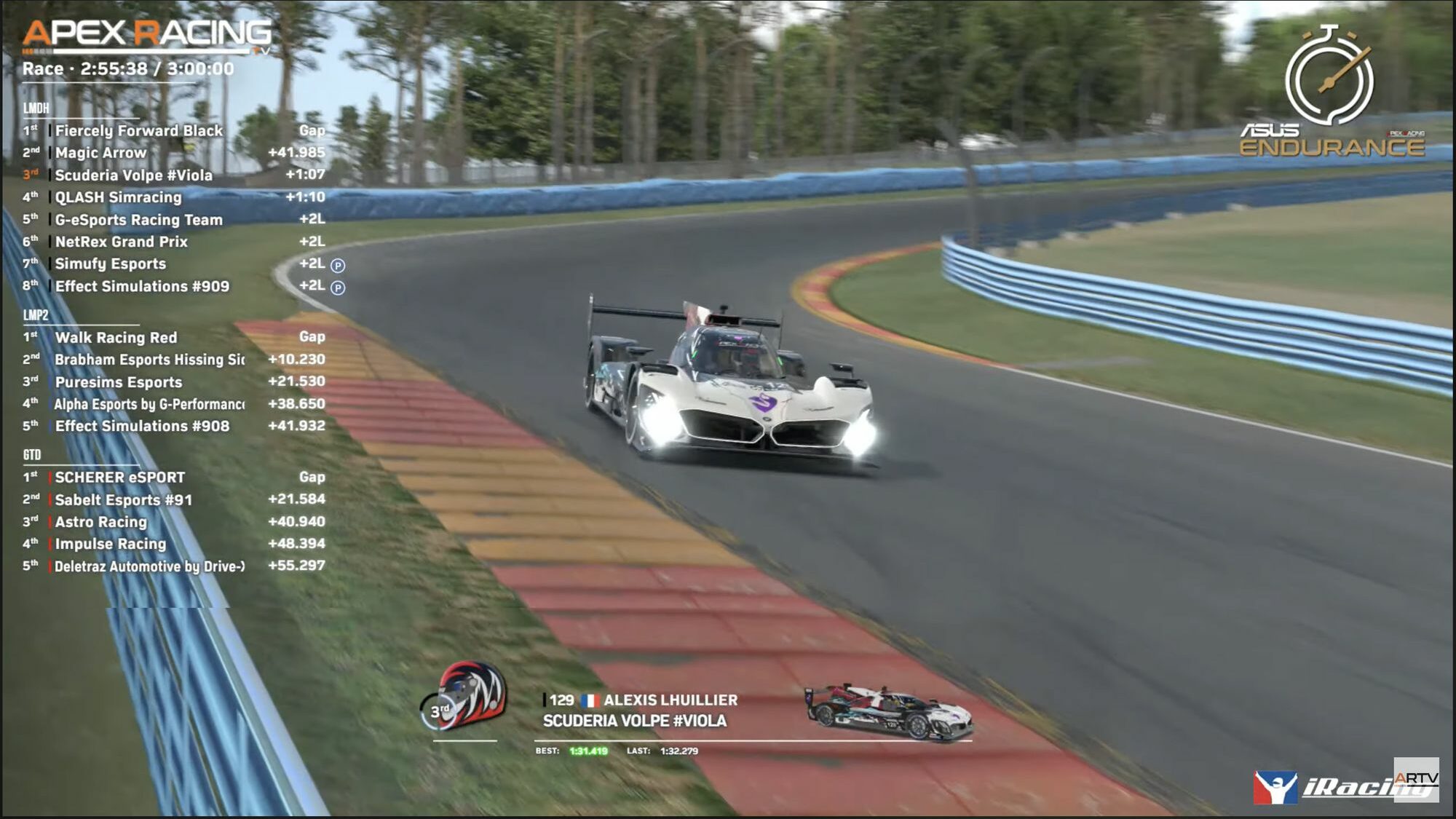Select Effect Simulations #909 in LMDH

[142, 287]
